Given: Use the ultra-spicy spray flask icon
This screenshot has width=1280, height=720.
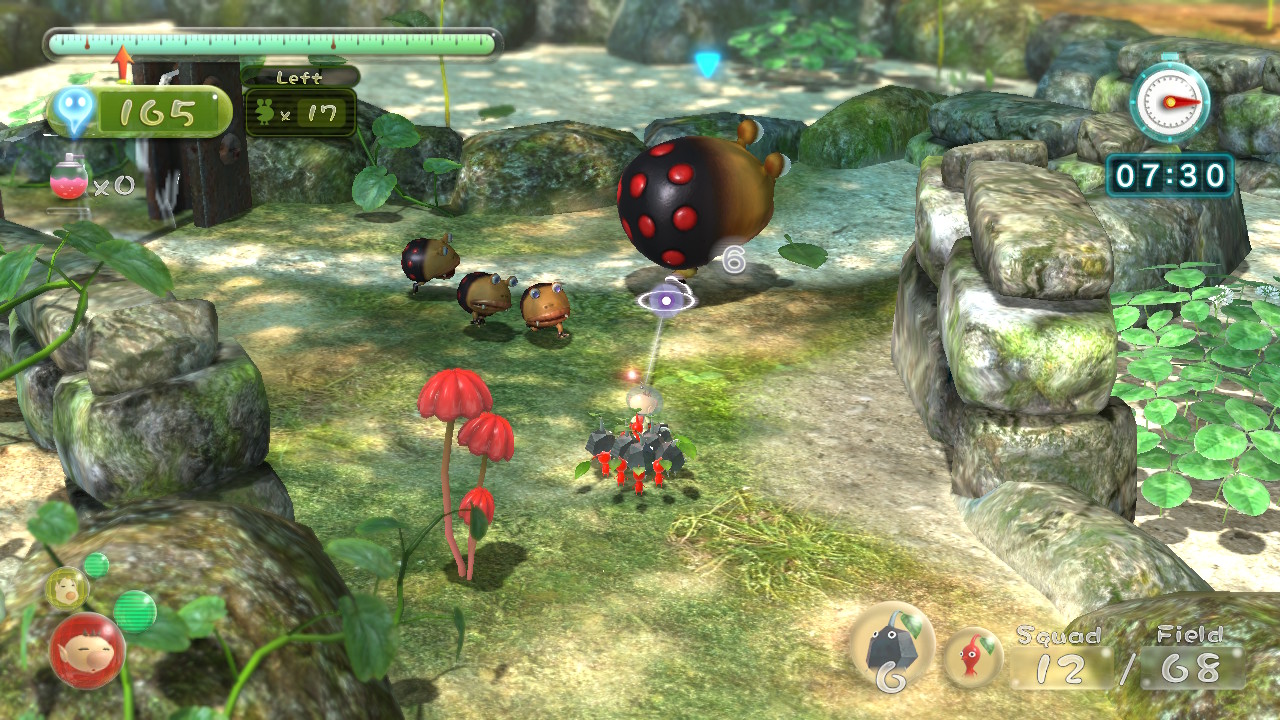Looking at the screenshot, I should [x=69, y=178].
